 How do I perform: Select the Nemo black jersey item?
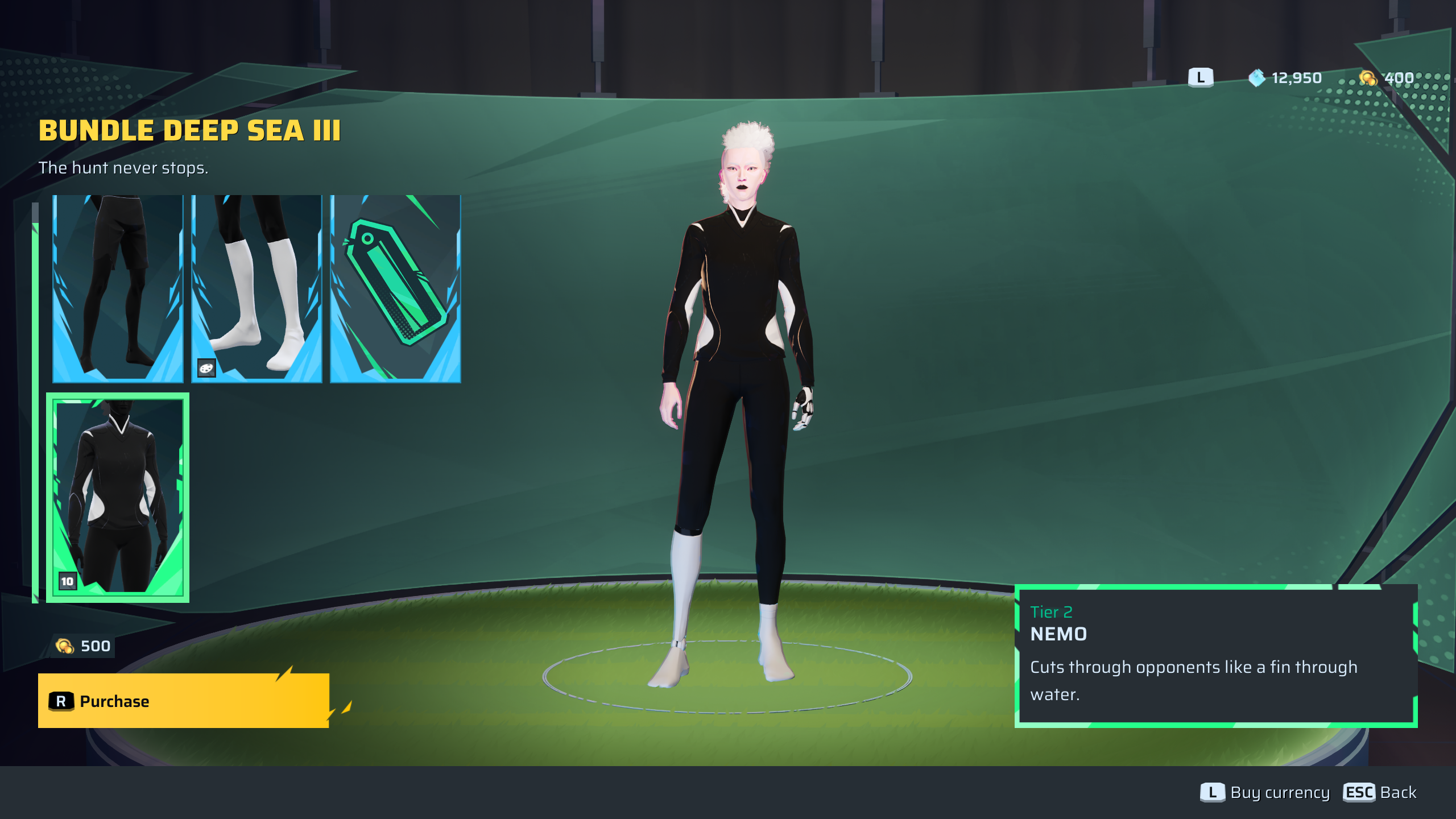click(118, 497)
